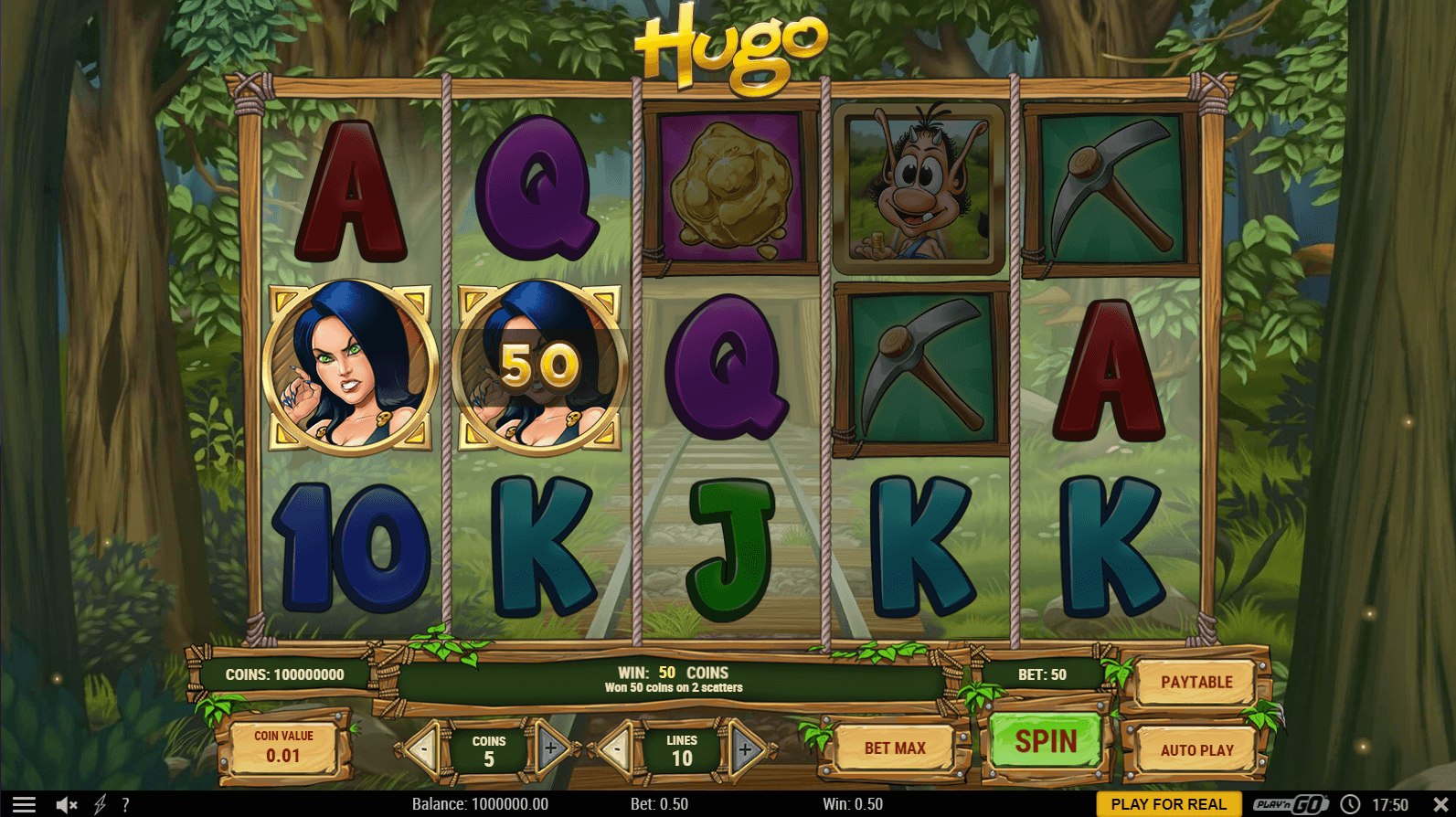1456x817 pixels.
Task: Spin the reels with the green SPIN button
Action: point(1046,741)
